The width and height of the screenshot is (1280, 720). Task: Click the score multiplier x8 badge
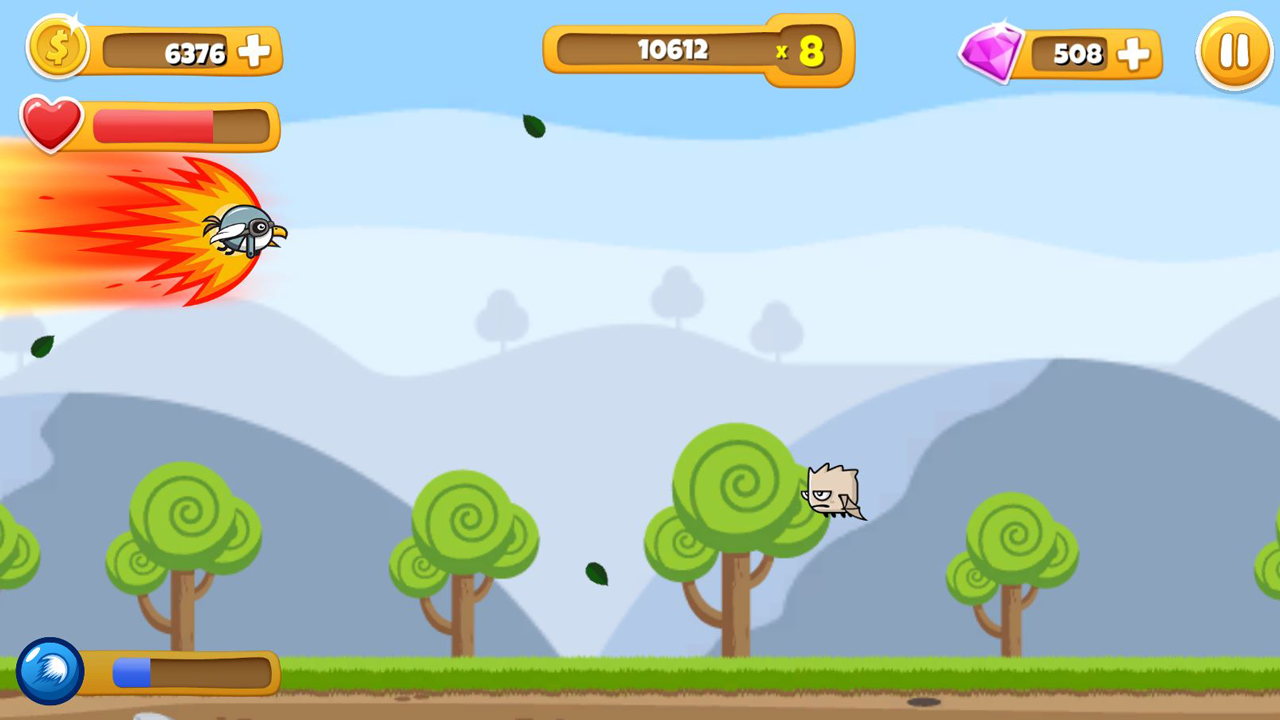(x=805, y=52)
